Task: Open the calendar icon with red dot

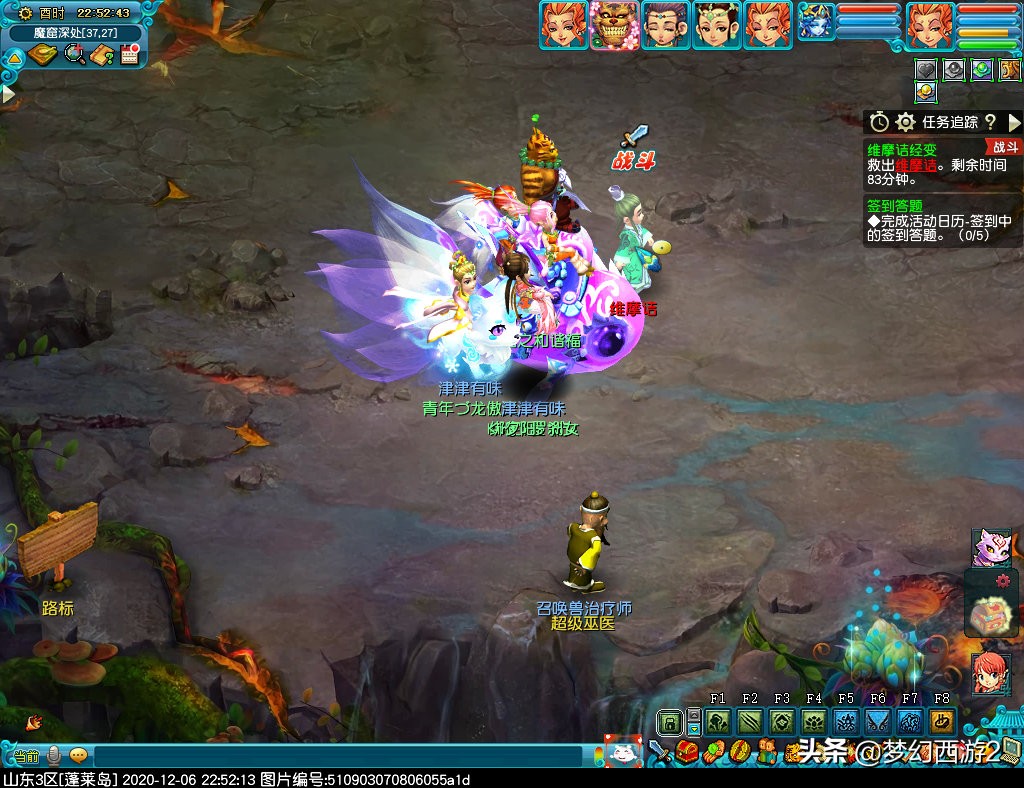Action: pos(129,54)
